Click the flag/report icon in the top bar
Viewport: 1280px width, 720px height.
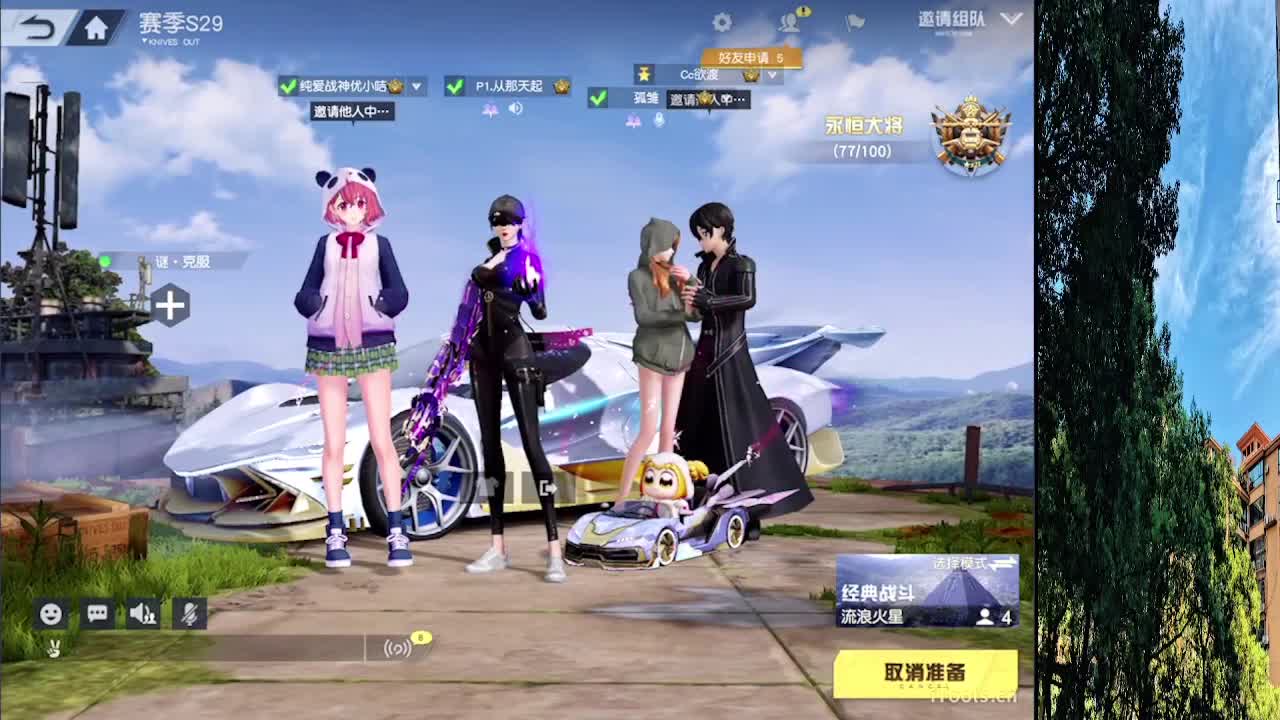(854, 24)
